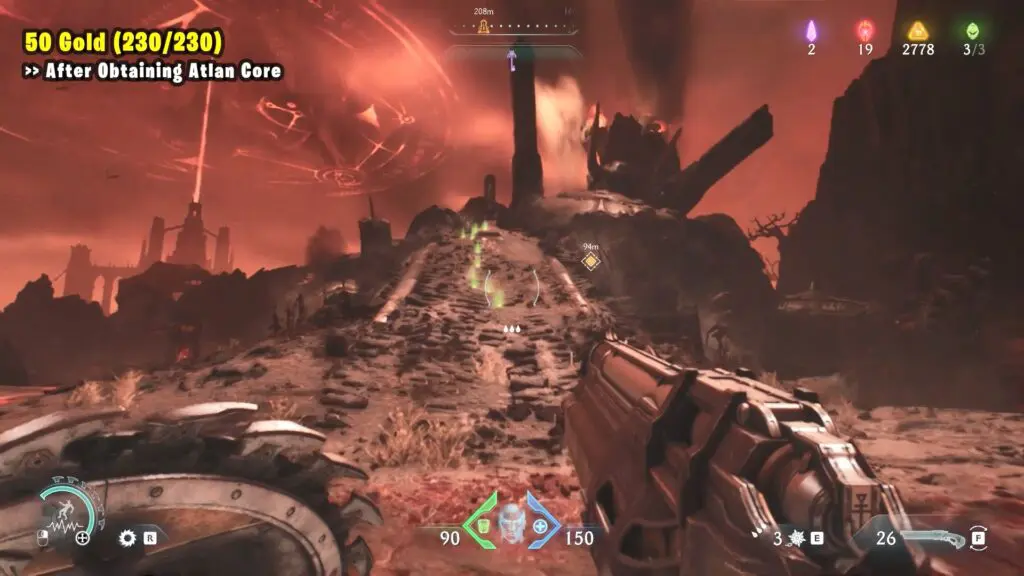Image resolution: width=1024 pixels, height=576 pixels.
Task: Click the gold currency icon
Action: (x=917, y=30)
